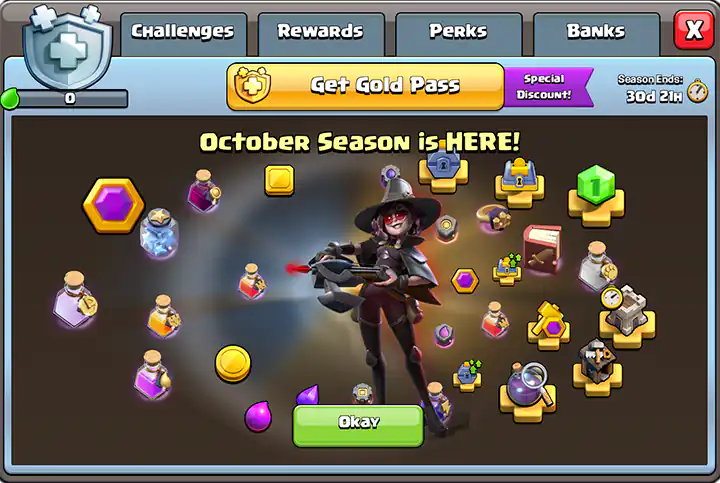Click the silver shield pass badge
Viewport: 720px width, 483px height.
tap(66, 46)
